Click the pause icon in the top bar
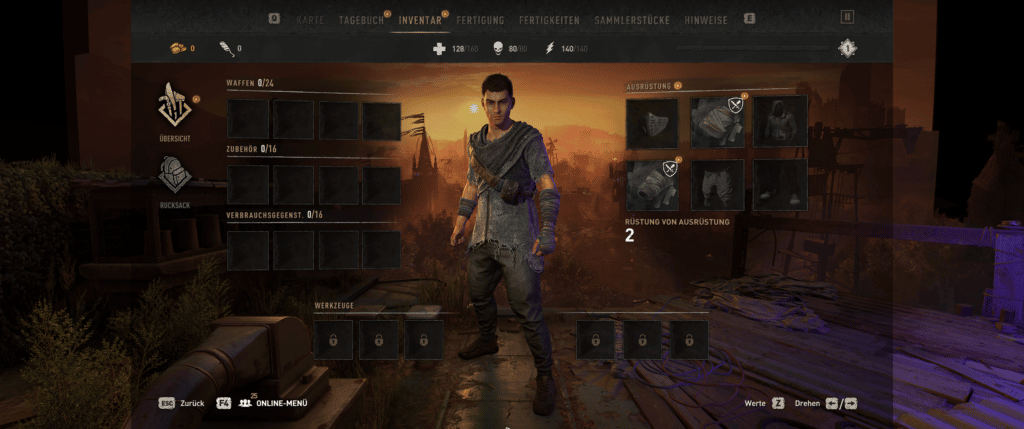The width and height of the screenshot is (1024, 429). (x=847, y=17)
